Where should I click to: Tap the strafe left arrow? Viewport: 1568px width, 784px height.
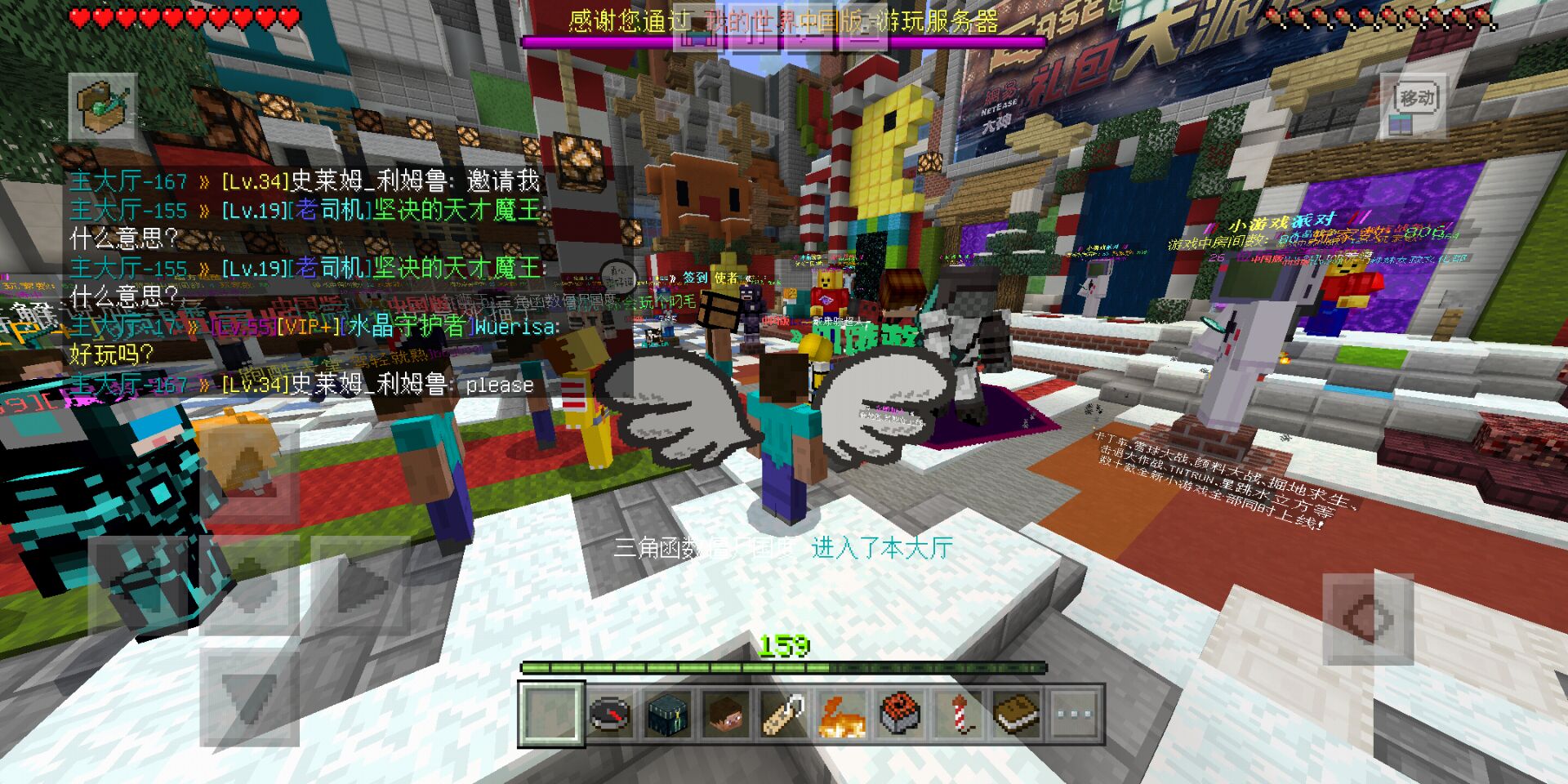tap(139, 585)
